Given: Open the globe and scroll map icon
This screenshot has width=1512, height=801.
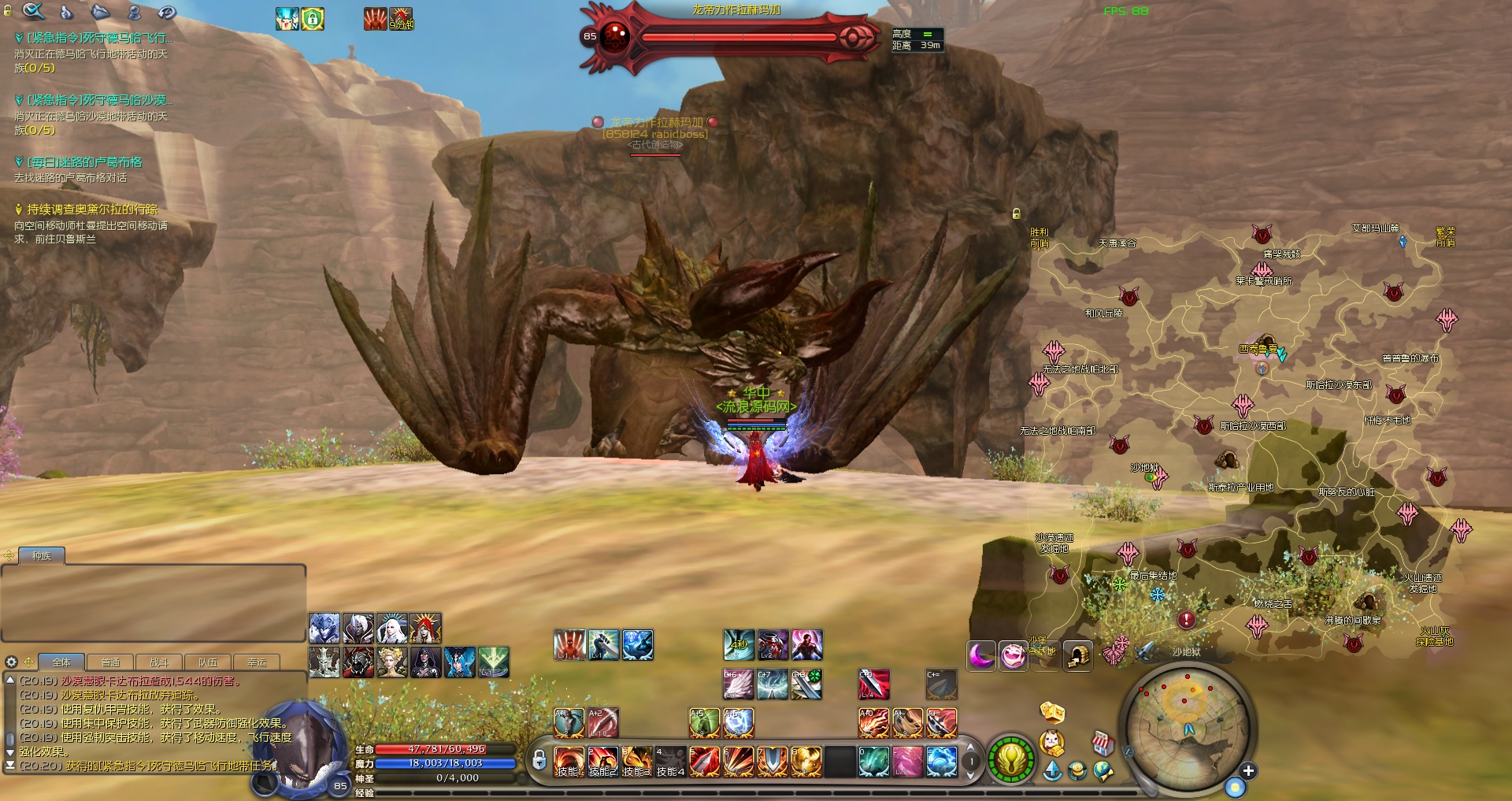Looking at the screenshot, I should pyautogui.click(x=1103, y=772).
